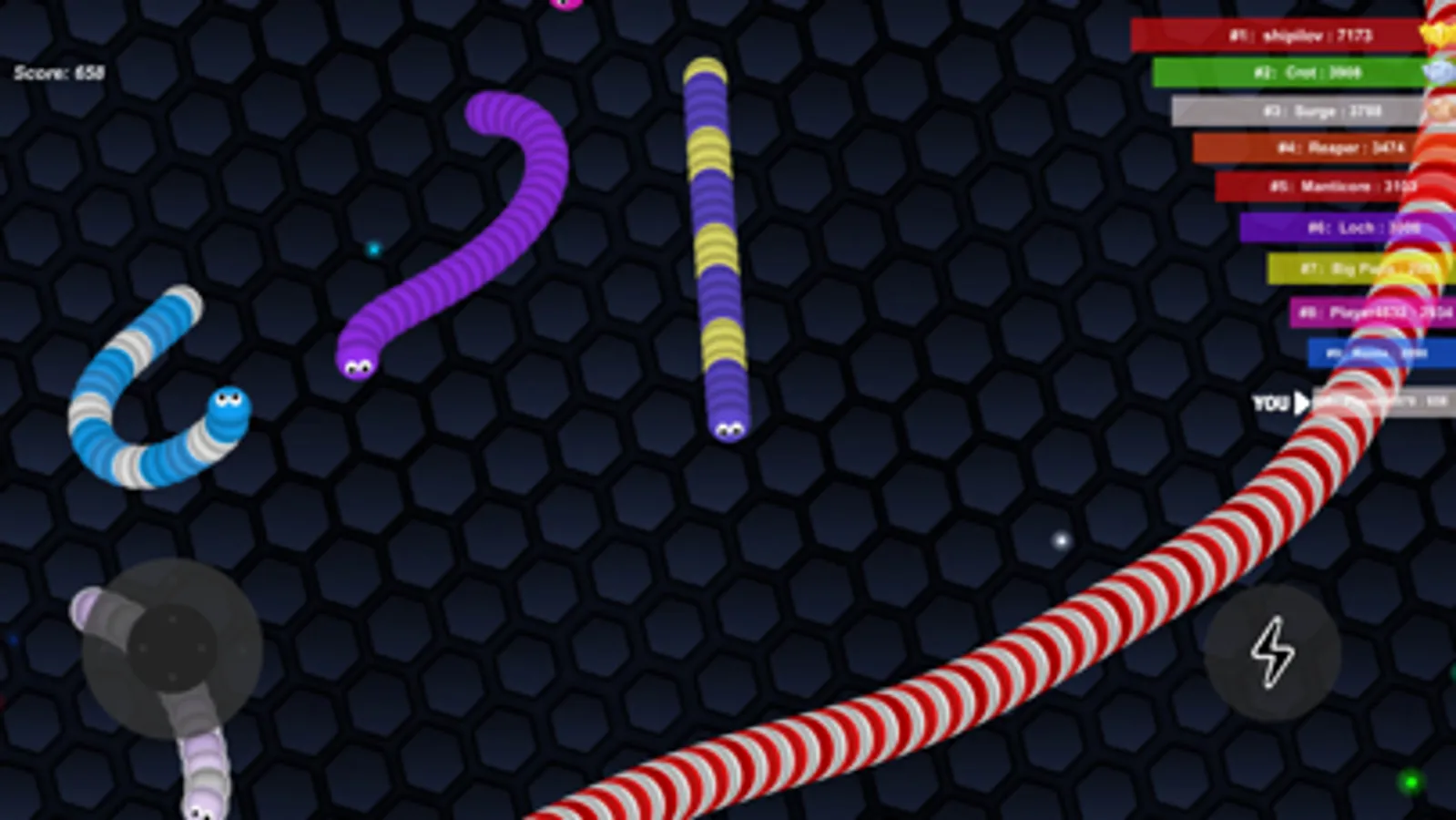1456x820 pixels.
Task: Click the pink food pellet at the top
Action: pyautogui.click(x=566, y=5)
